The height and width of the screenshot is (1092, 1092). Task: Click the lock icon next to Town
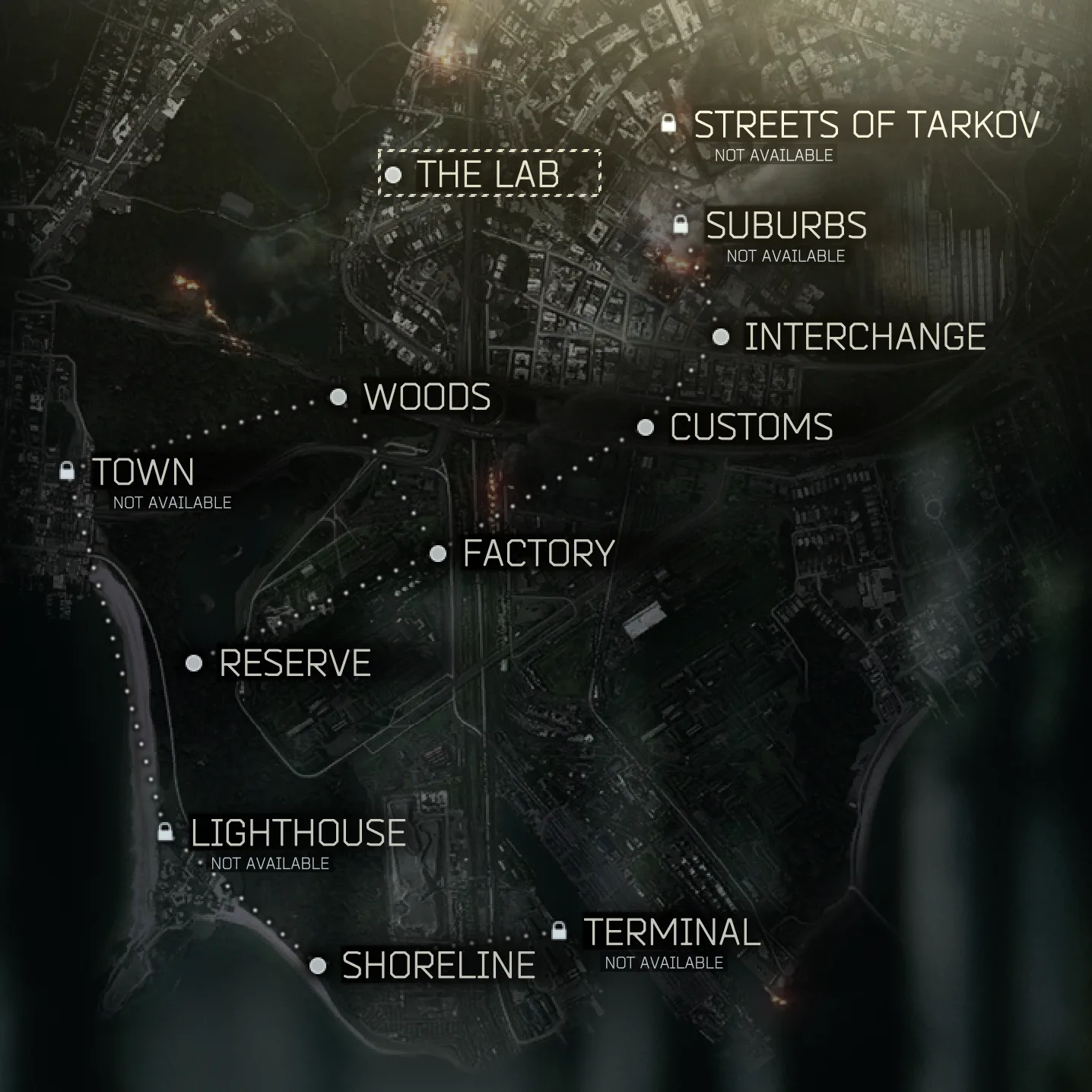click(68, 471)
